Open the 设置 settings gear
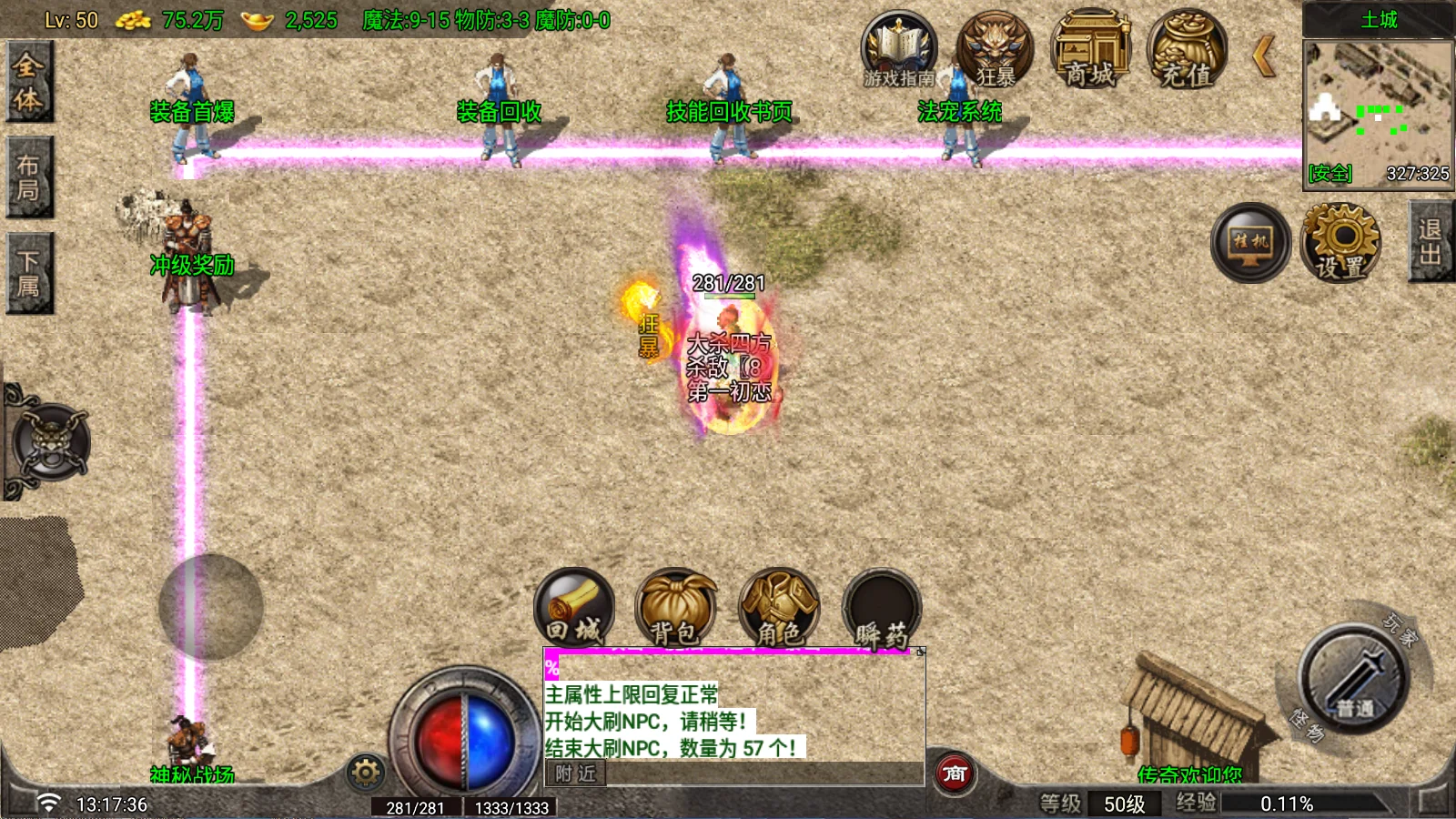Screen dimensions: 1456x819 click(1341, 242)
